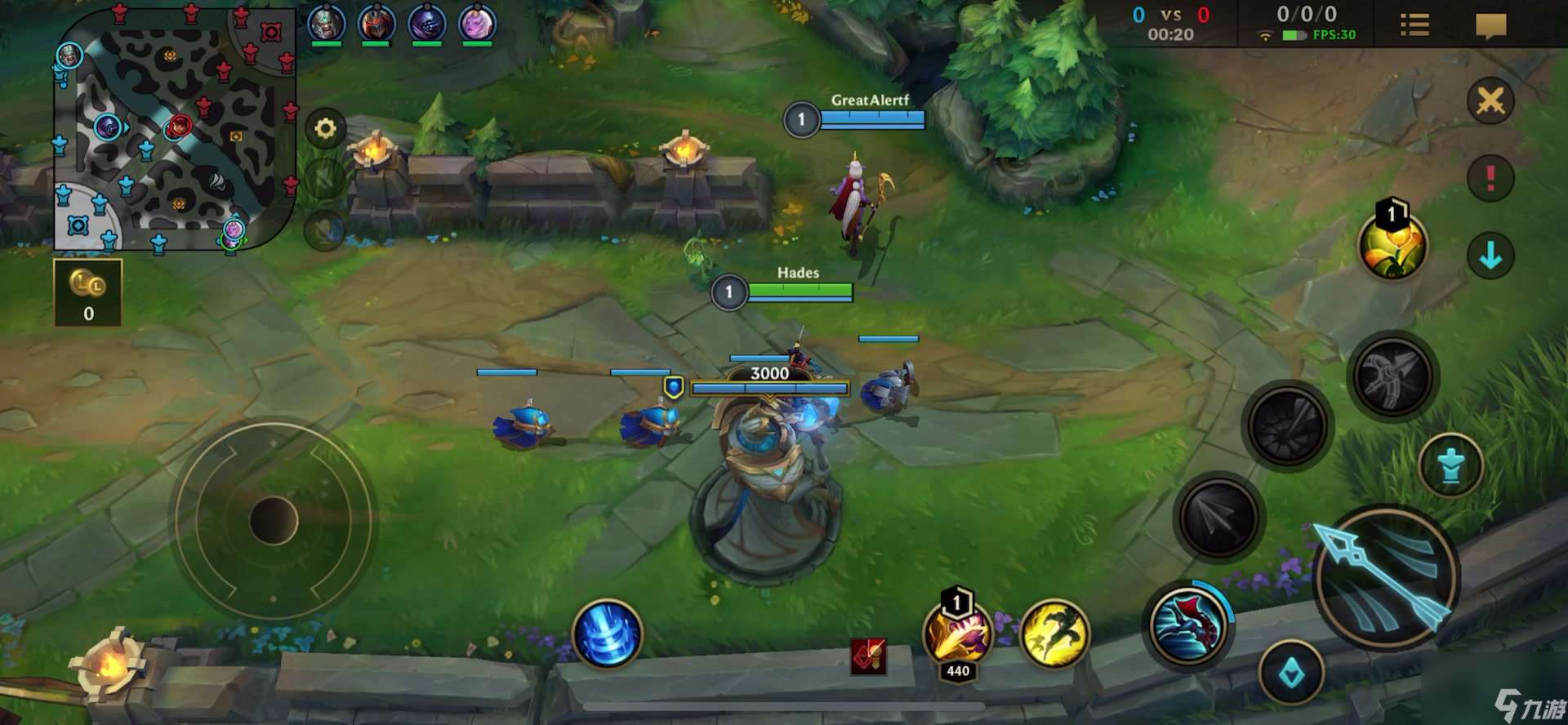This screenshot has width=1568, height=725.
Task: Open the scoreboard list icon
Action: point(1414,25)
